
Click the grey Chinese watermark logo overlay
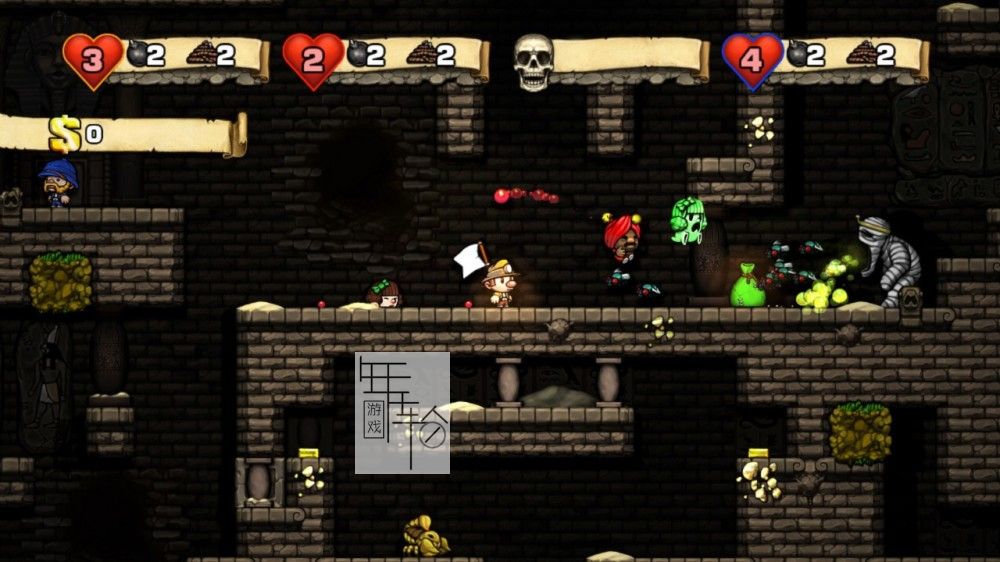tap(402, 412)
